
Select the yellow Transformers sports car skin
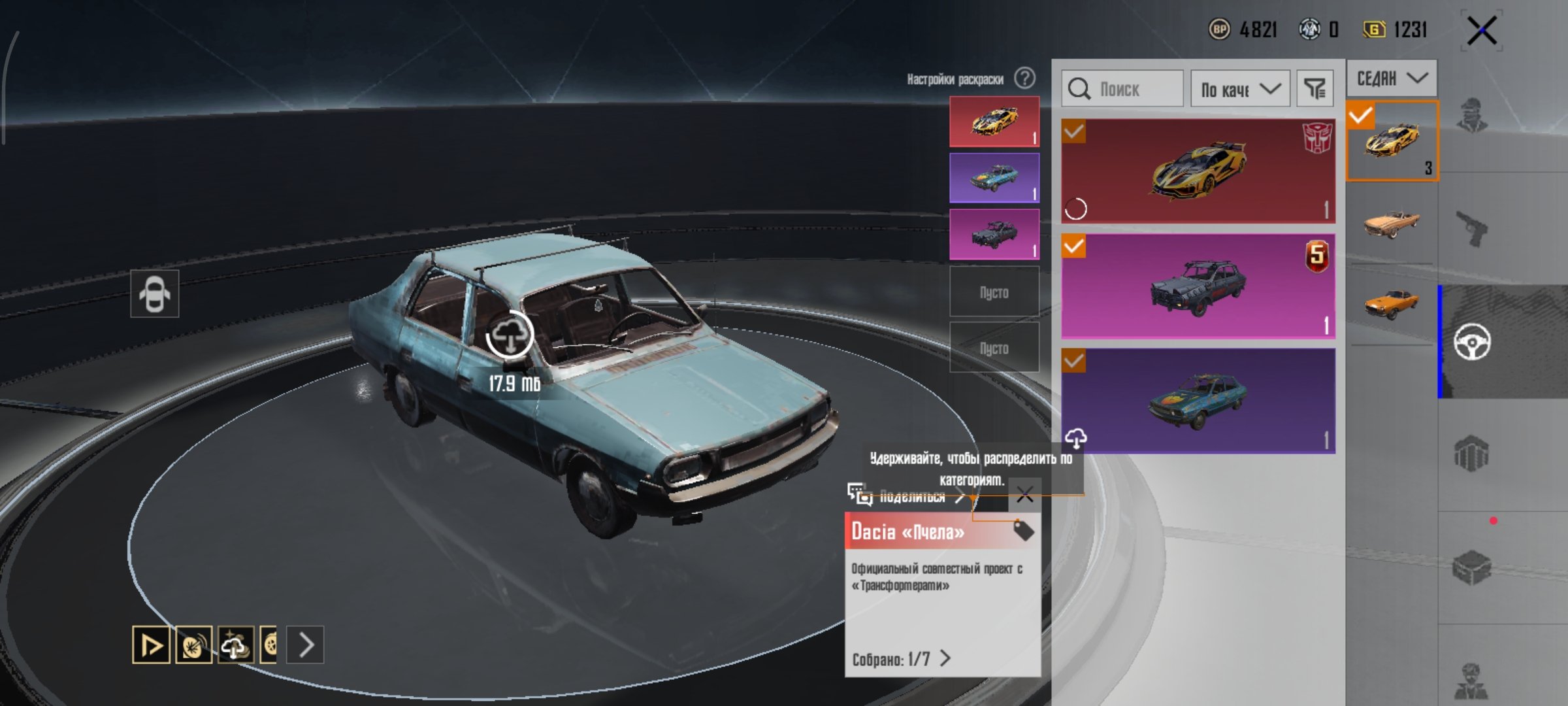[x=1198, y=171]
